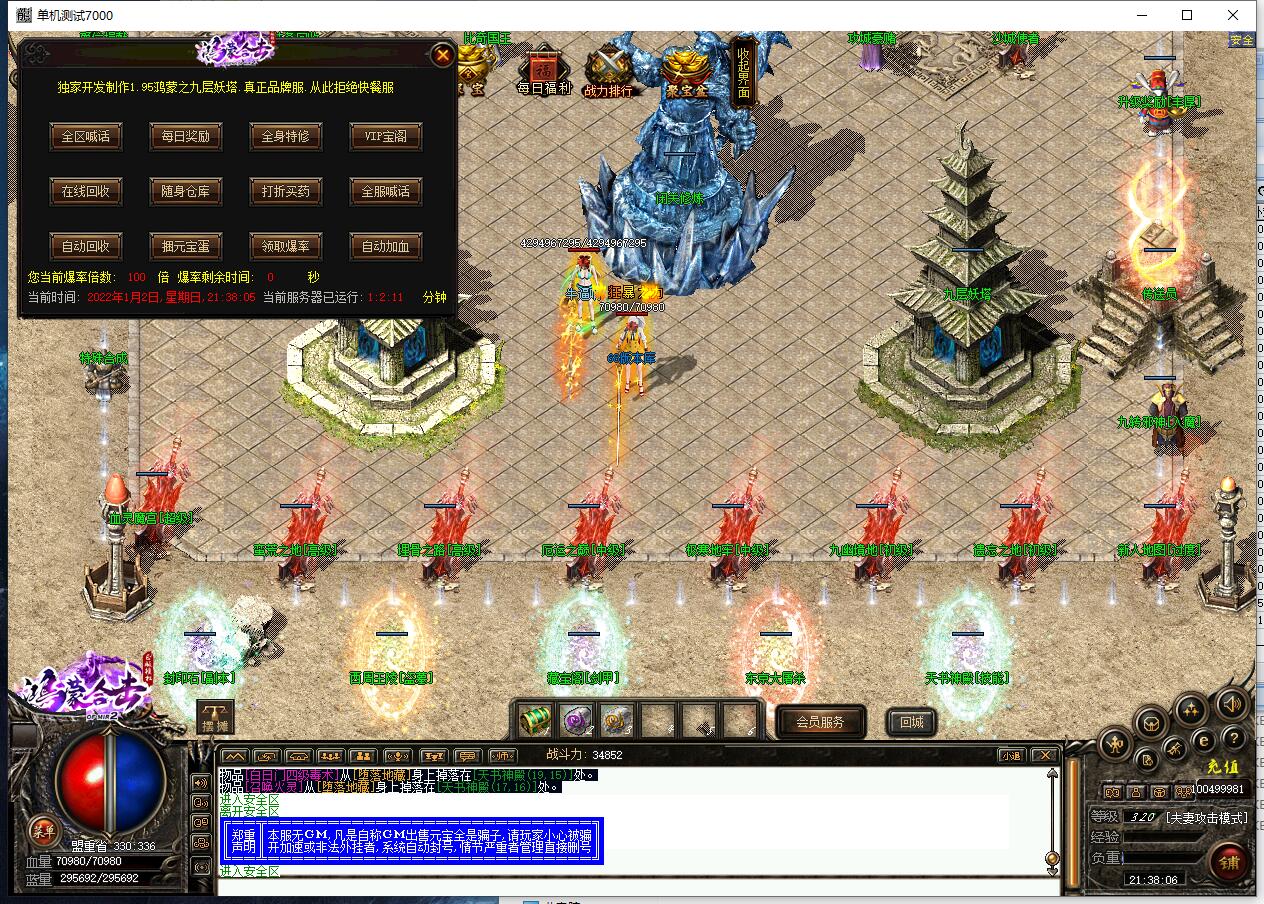
Task: Open the 每日福利 daily benefits icon
Action: [x=544, y=70]
